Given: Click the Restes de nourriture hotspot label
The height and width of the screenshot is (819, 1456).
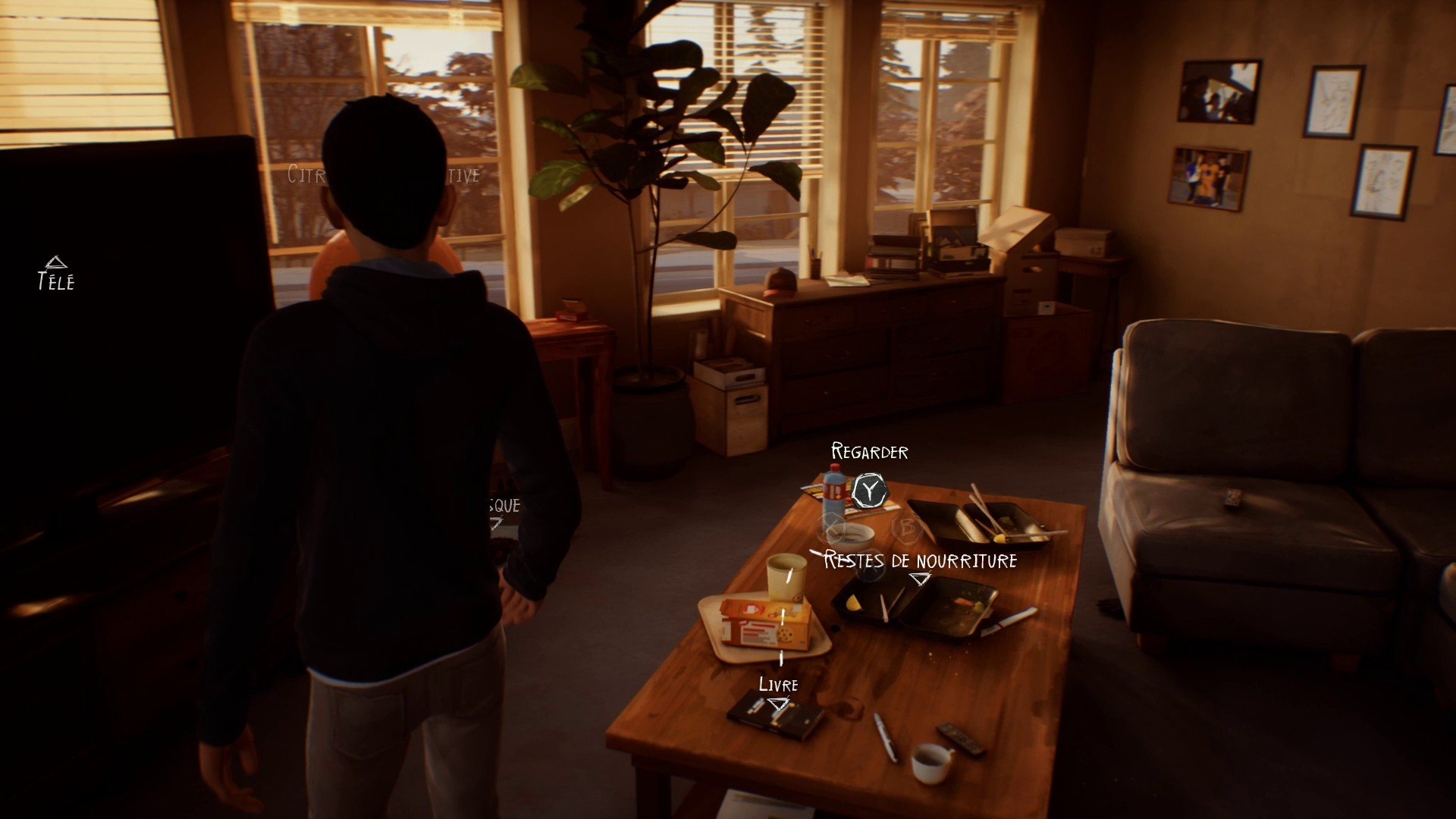Looking at the screenshot, I should click(x=920, y=560).
